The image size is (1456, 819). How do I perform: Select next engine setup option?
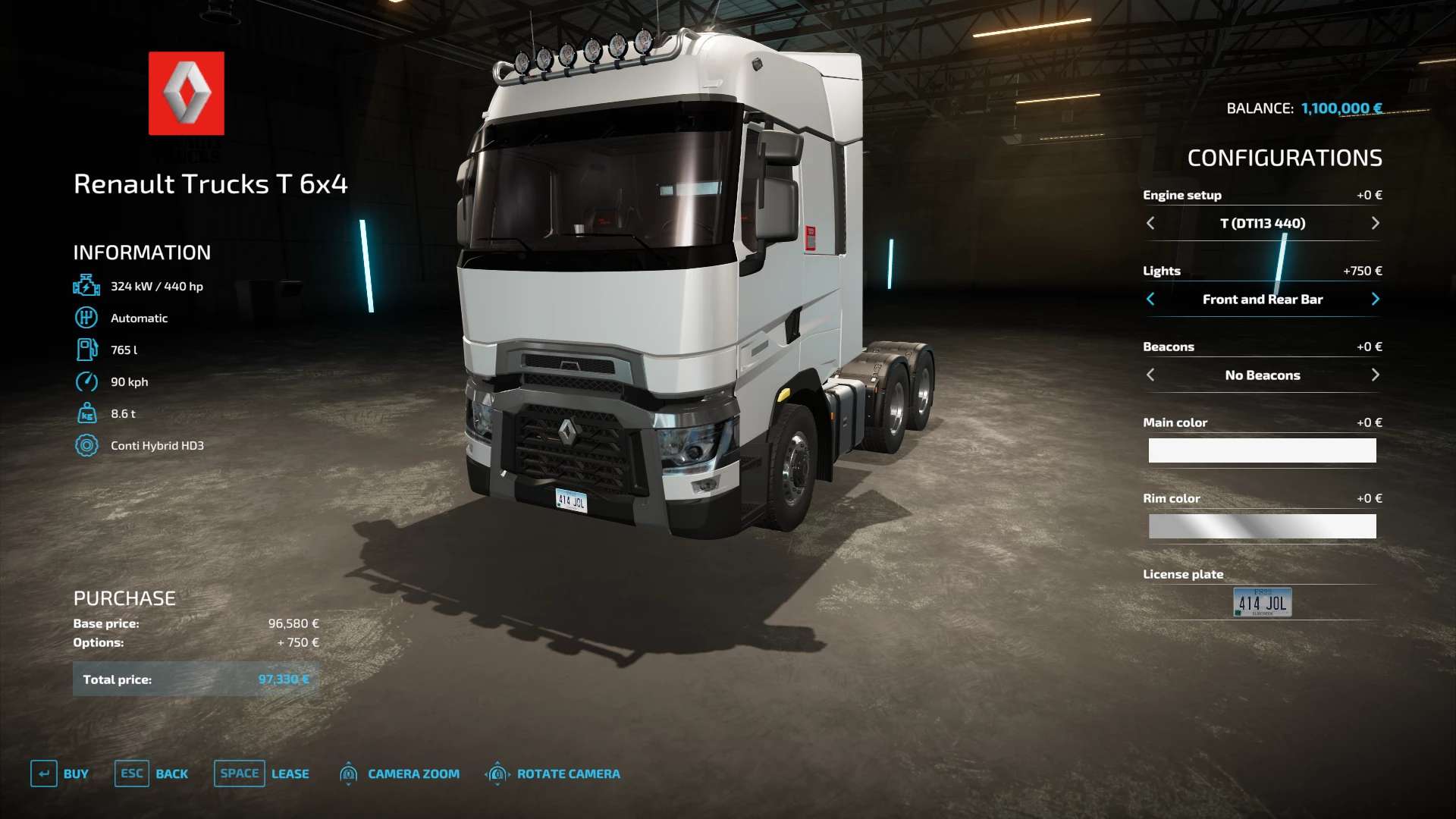click(1375, 223)
